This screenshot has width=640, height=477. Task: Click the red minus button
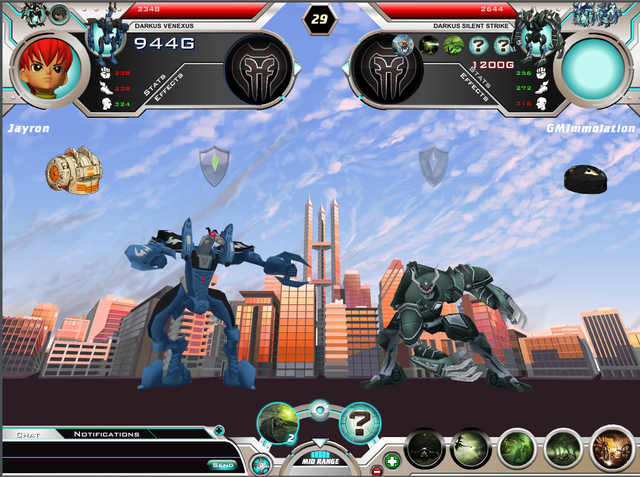click(x=377, y=469)
